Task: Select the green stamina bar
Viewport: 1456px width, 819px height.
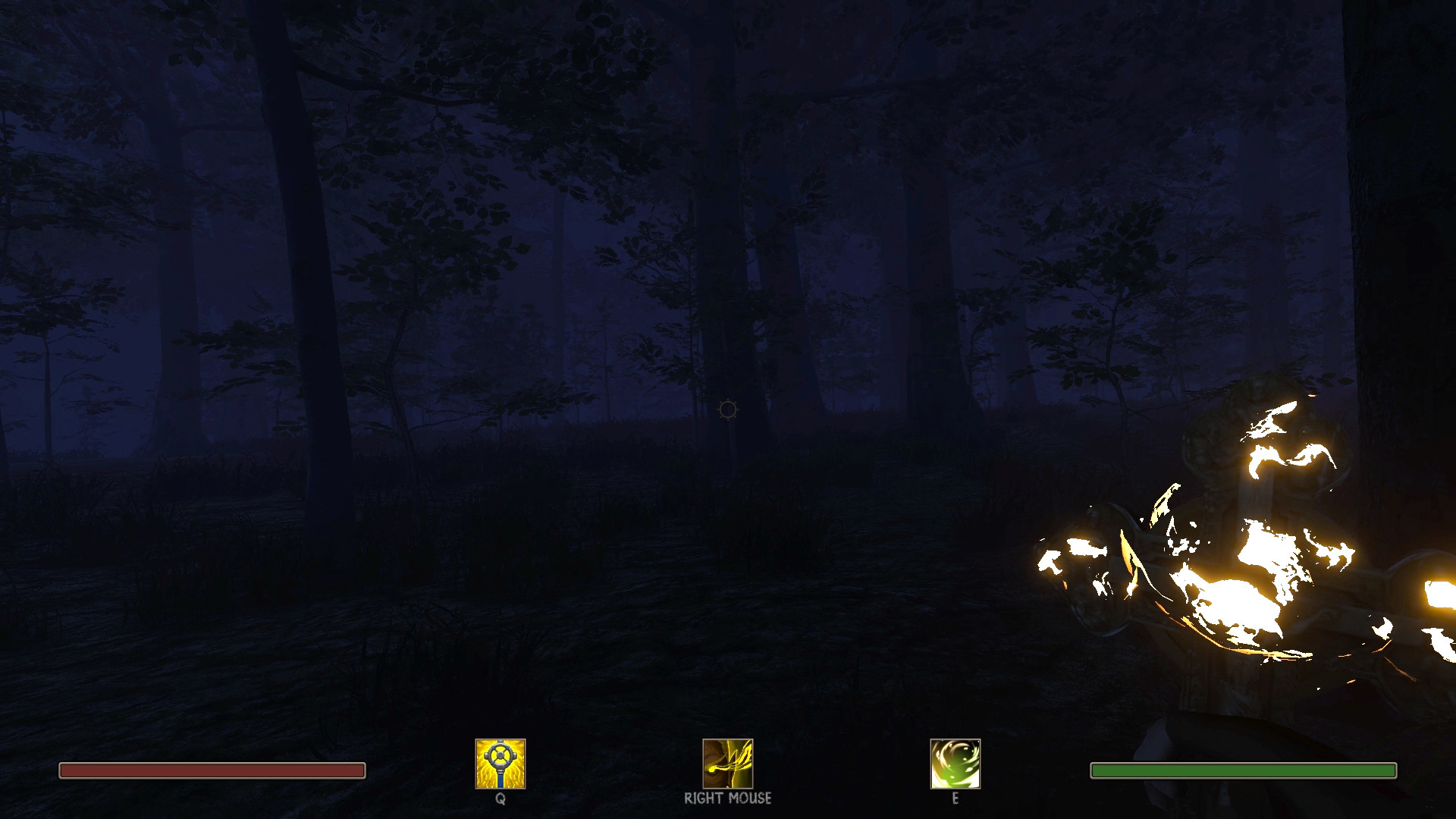Action: [1242, 770]
